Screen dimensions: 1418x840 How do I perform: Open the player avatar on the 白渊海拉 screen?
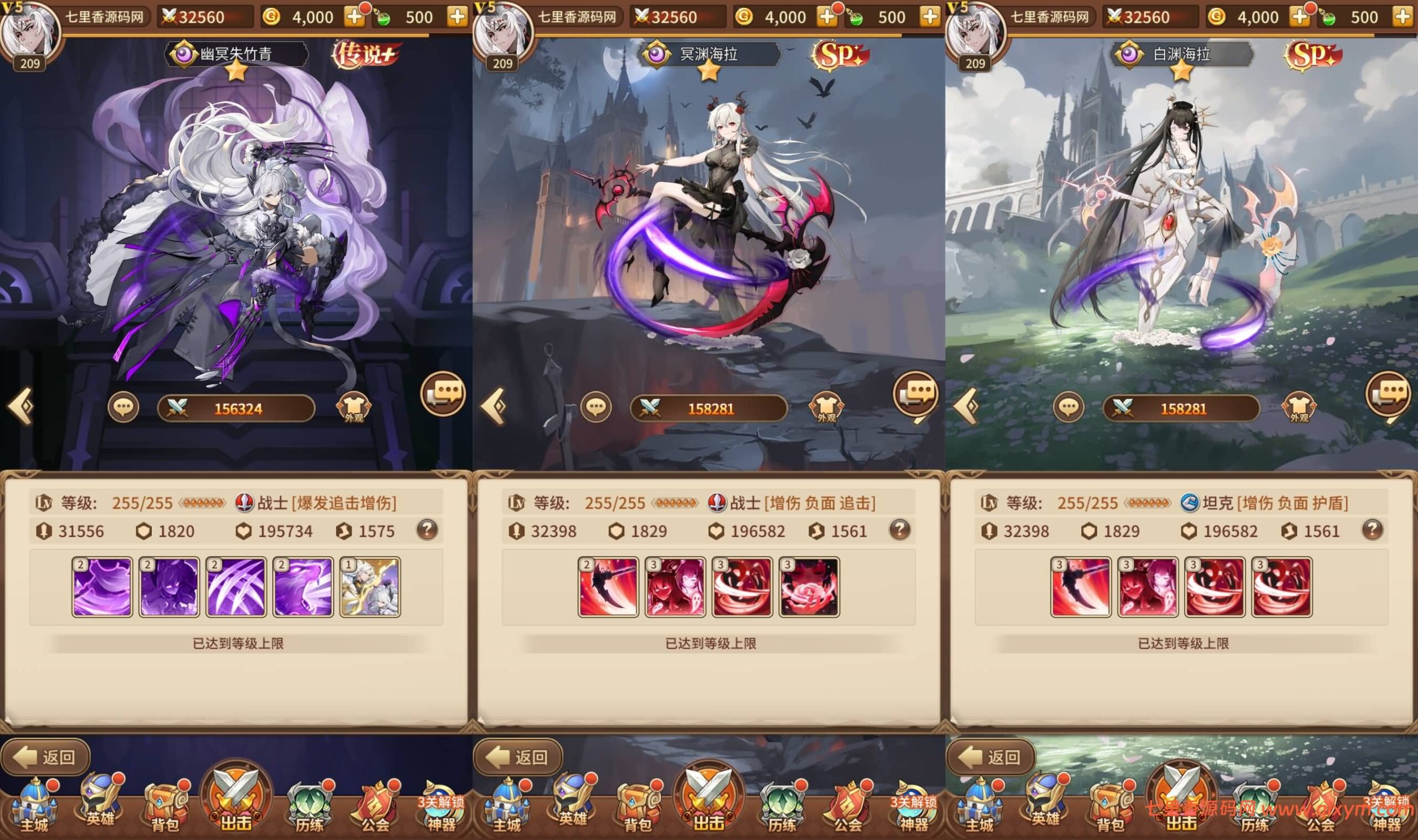click(975, 34)
